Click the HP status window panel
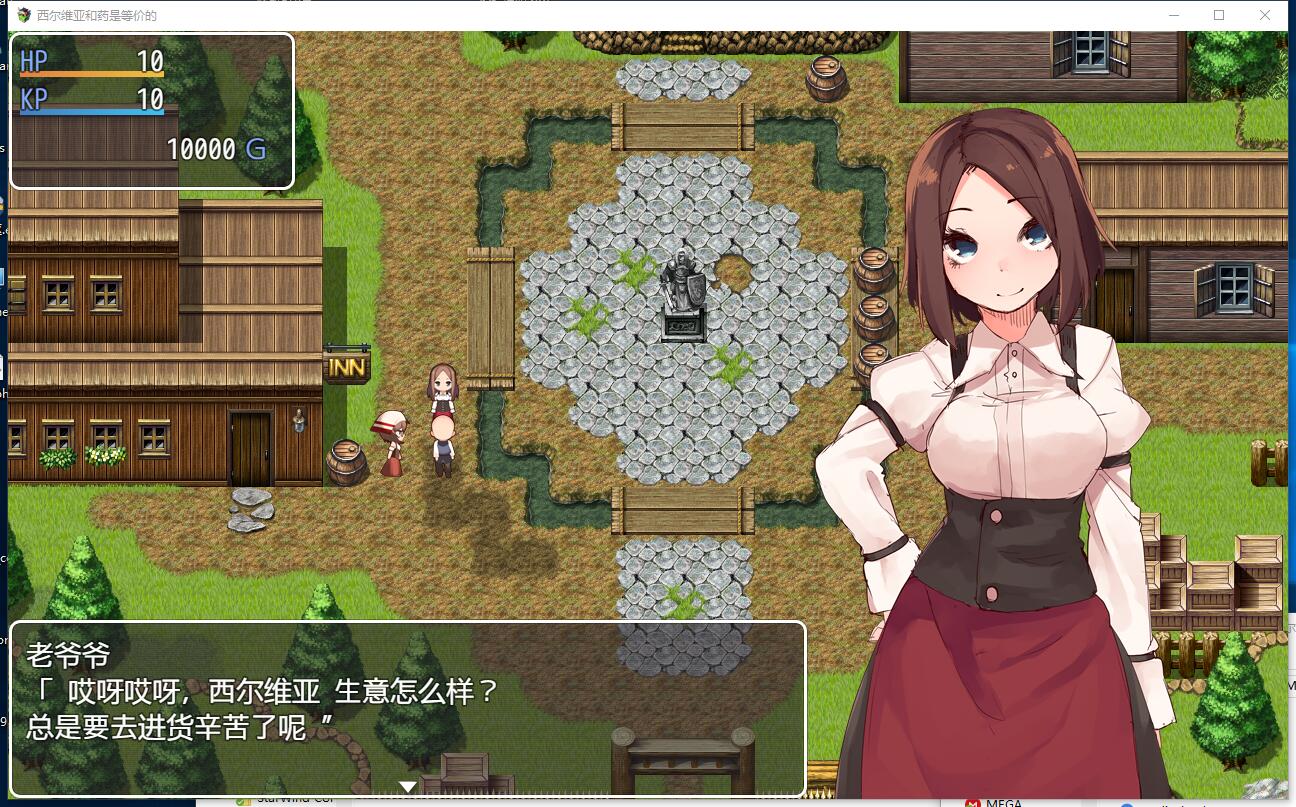This screenshot has height=807, width=1296. (150, 110)
